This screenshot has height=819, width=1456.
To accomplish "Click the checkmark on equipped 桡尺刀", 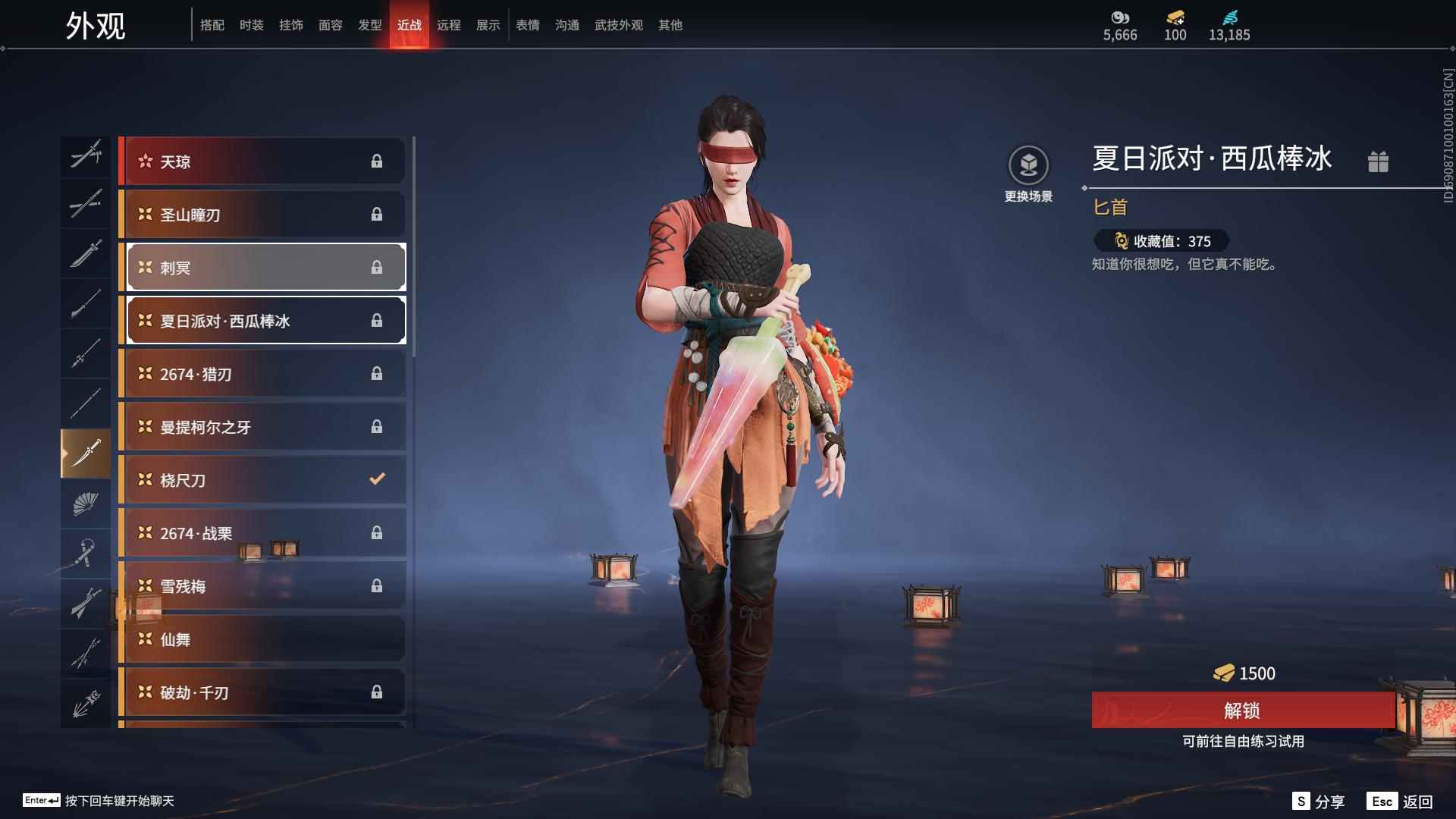I will tap(375, 479).
